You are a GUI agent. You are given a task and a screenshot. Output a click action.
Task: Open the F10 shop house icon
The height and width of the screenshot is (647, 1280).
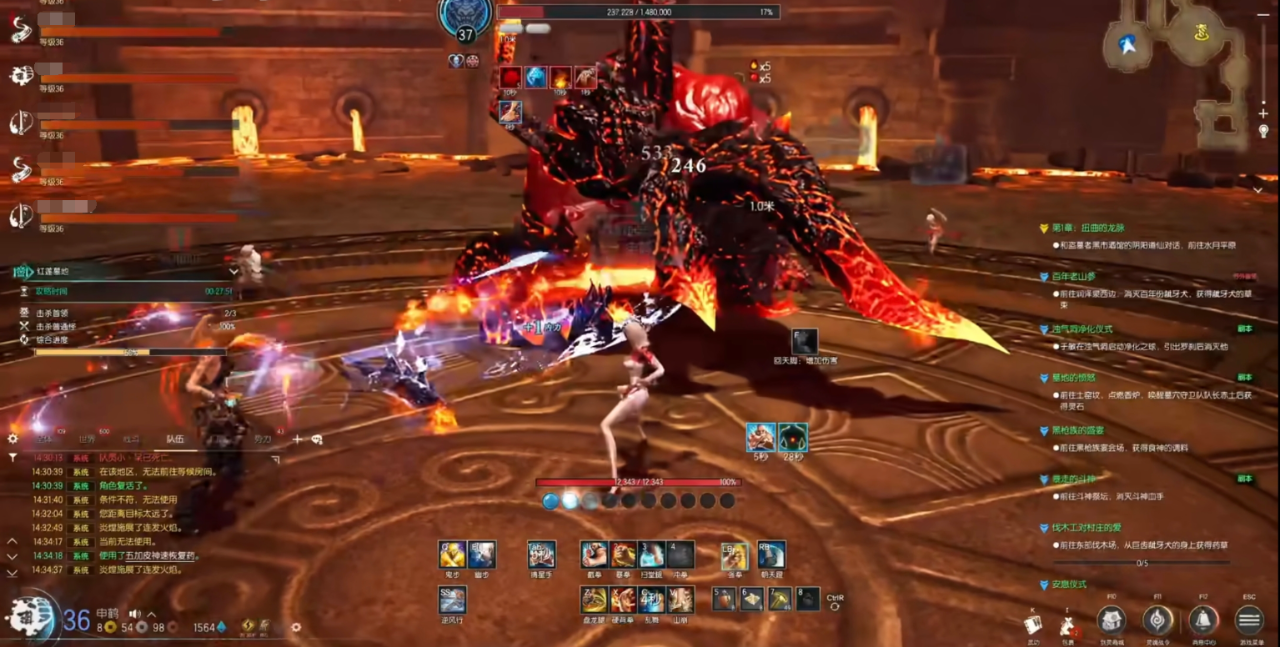[x=1111, y=620]
